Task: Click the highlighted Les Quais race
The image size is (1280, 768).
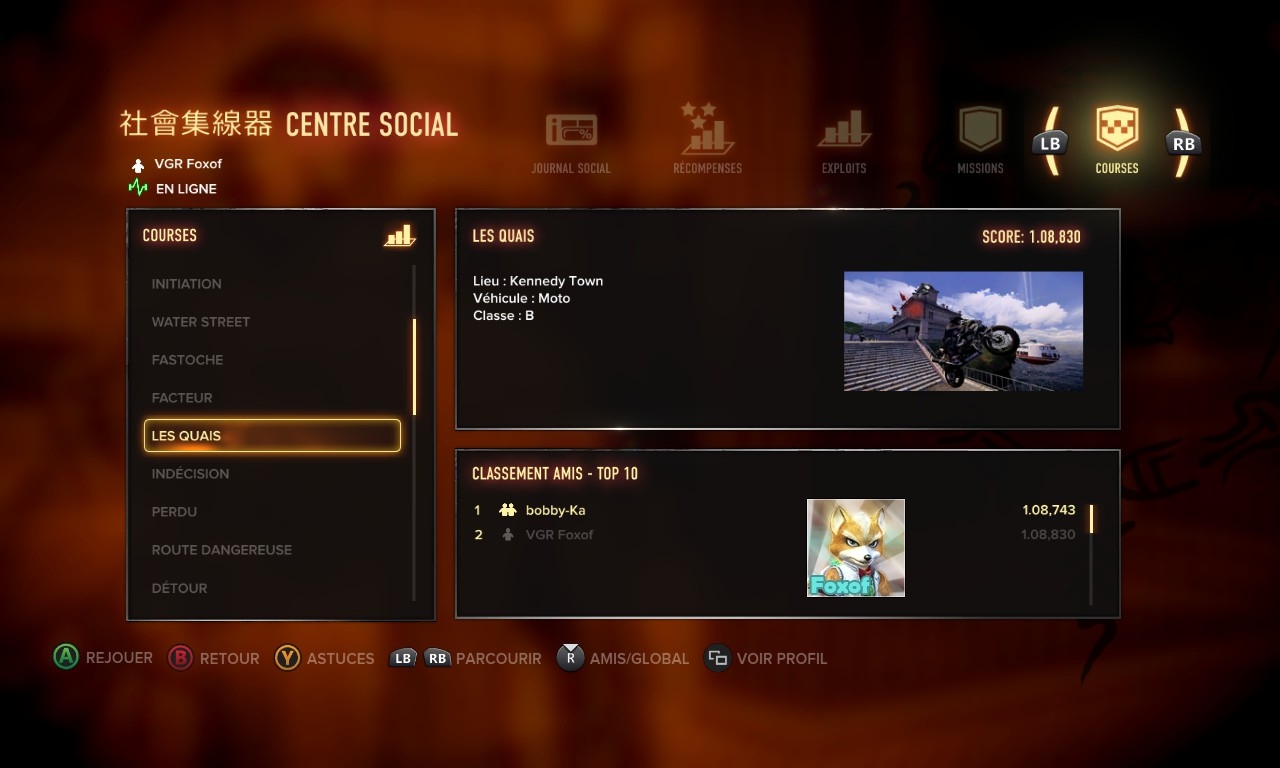Action: (272, 436)
